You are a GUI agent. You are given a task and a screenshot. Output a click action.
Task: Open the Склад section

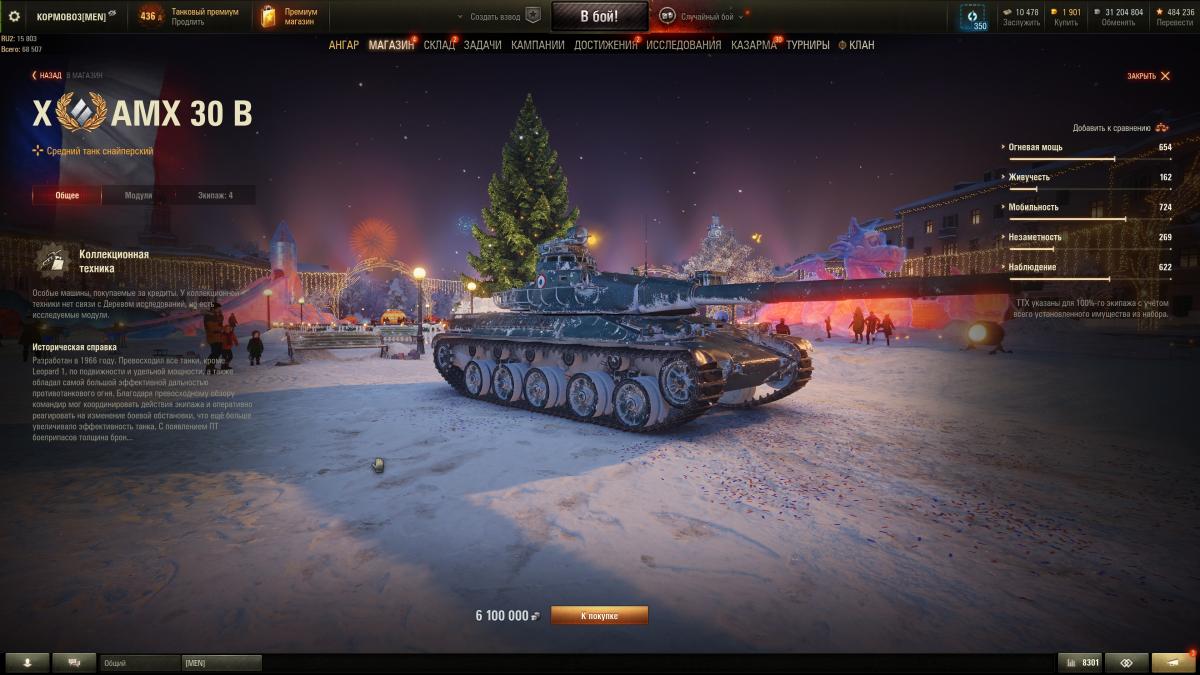(x=438, y=45)
